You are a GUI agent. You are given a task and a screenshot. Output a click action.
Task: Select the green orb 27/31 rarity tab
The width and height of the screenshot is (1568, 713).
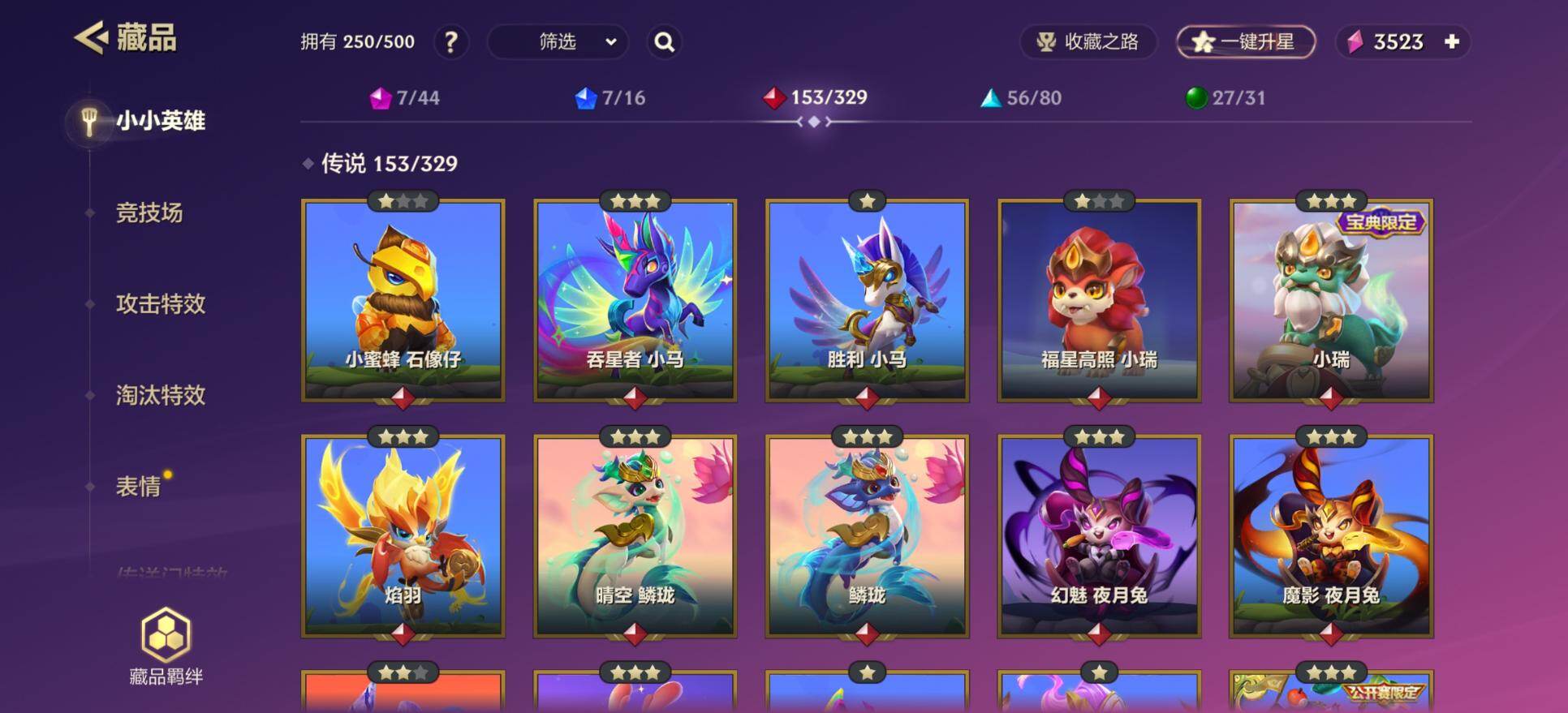[x=1226, y=98]
